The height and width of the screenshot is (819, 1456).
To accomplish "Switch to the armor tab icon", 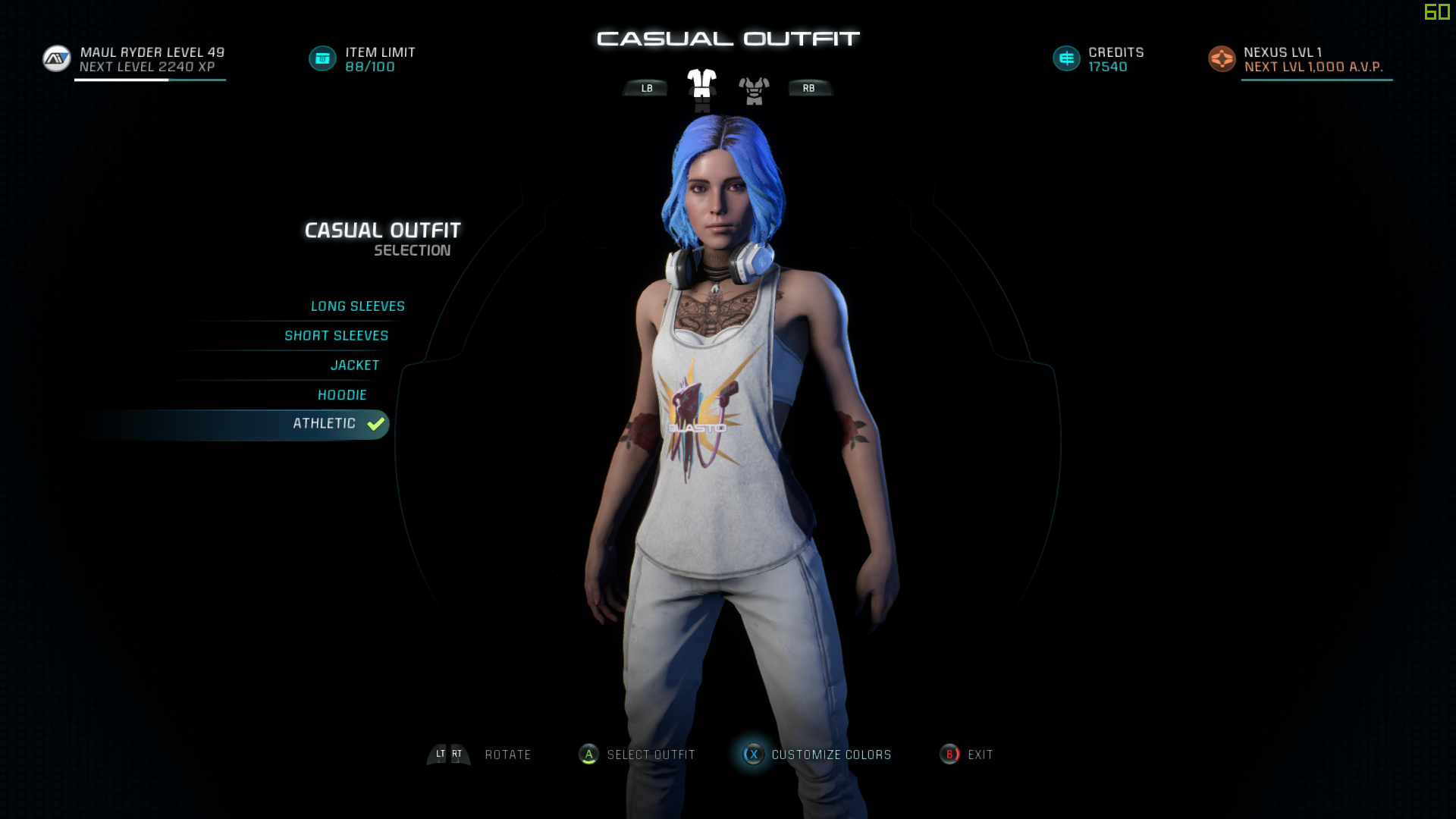I will [x=754, y=90].
